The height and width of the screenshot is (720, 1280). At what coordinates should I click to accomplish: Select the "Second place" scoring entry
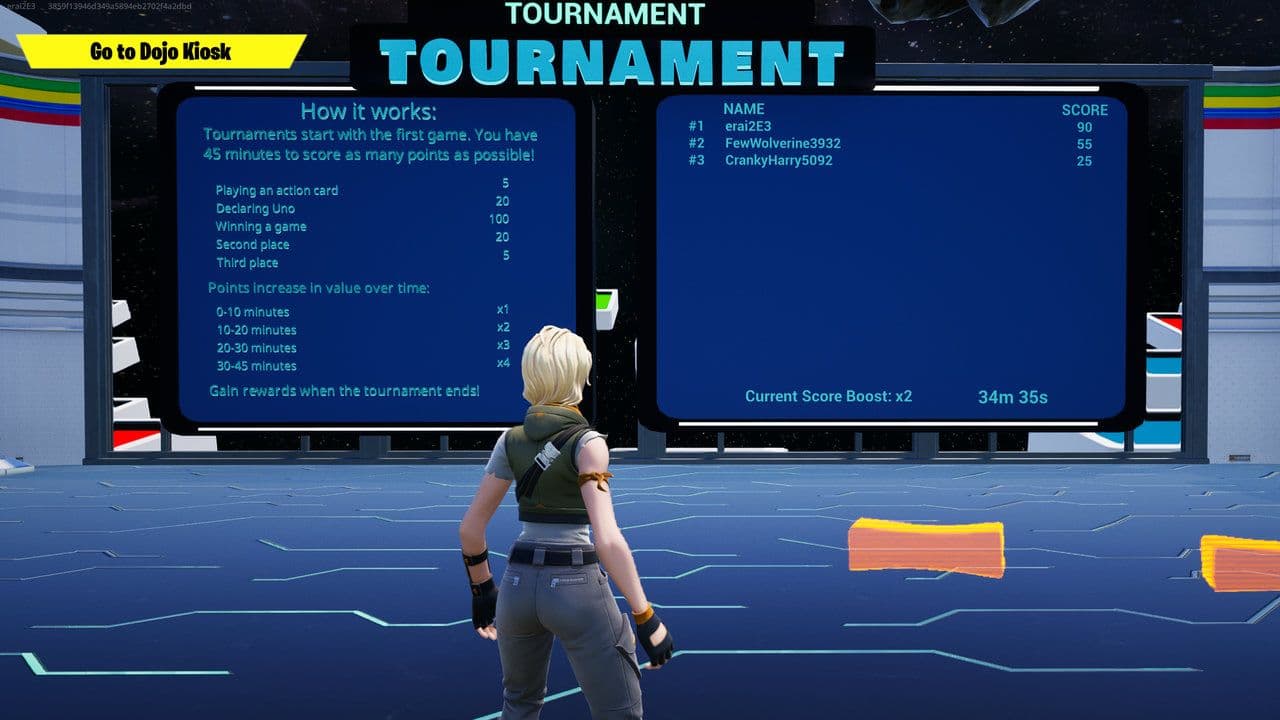point(252,244)
